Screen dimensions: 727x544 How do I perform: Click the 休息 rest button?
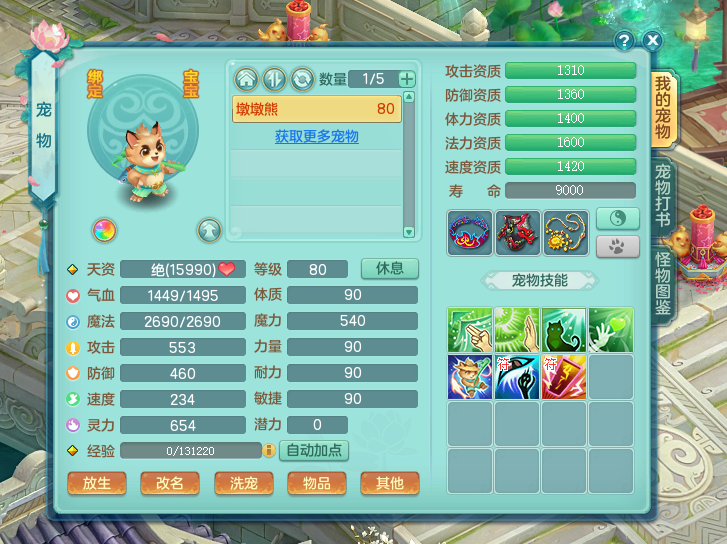[x=390, y=268]
